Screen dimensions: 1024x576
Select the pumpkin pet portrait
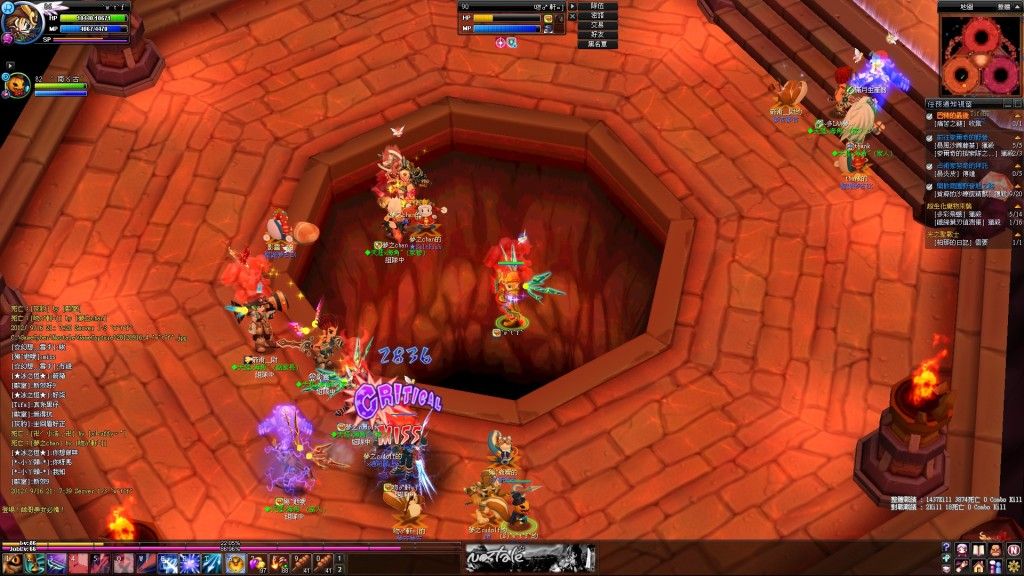click(19, 87)
